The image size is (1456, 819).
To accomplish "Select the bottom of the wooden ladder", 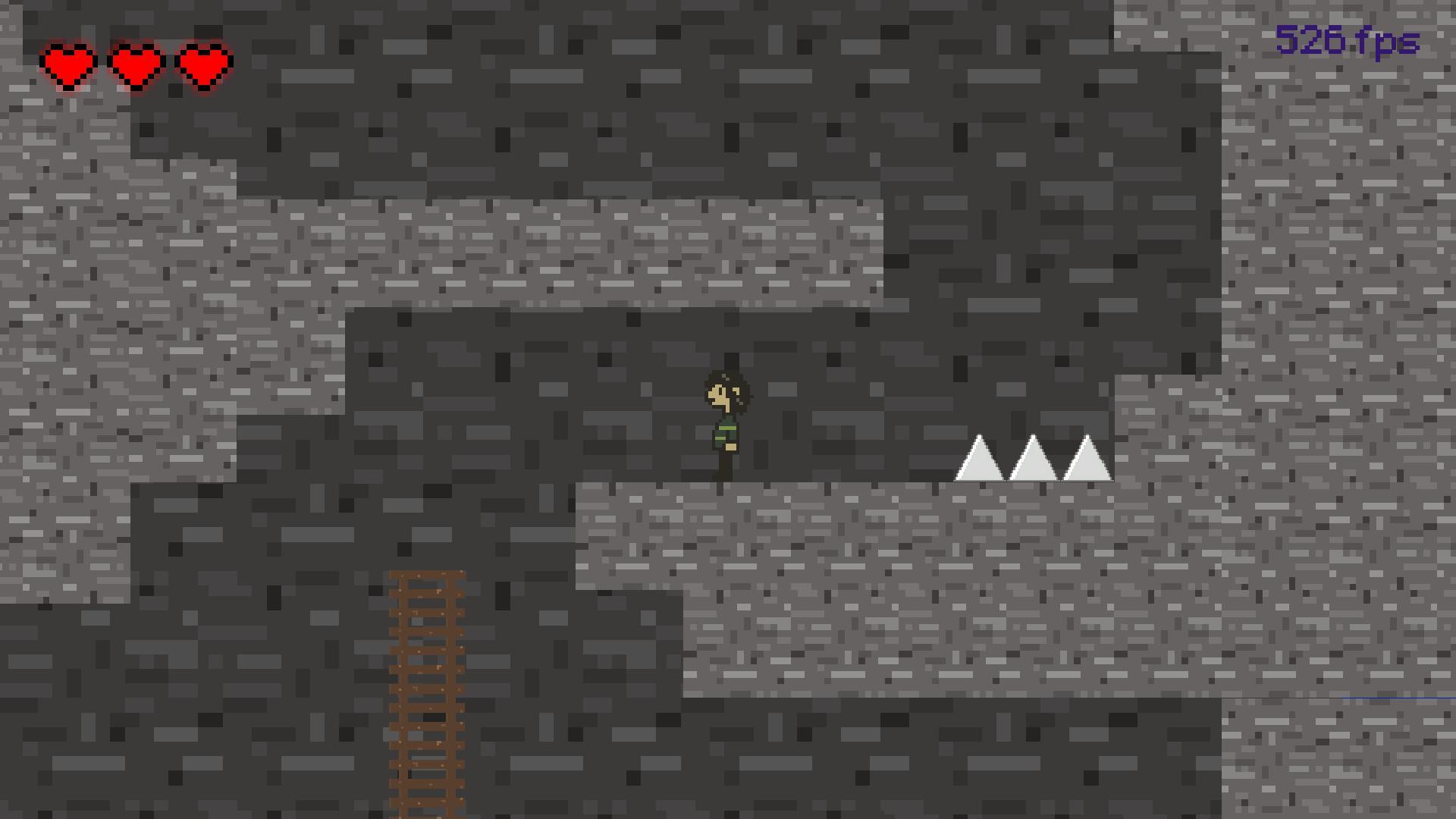I will (427, 804).
